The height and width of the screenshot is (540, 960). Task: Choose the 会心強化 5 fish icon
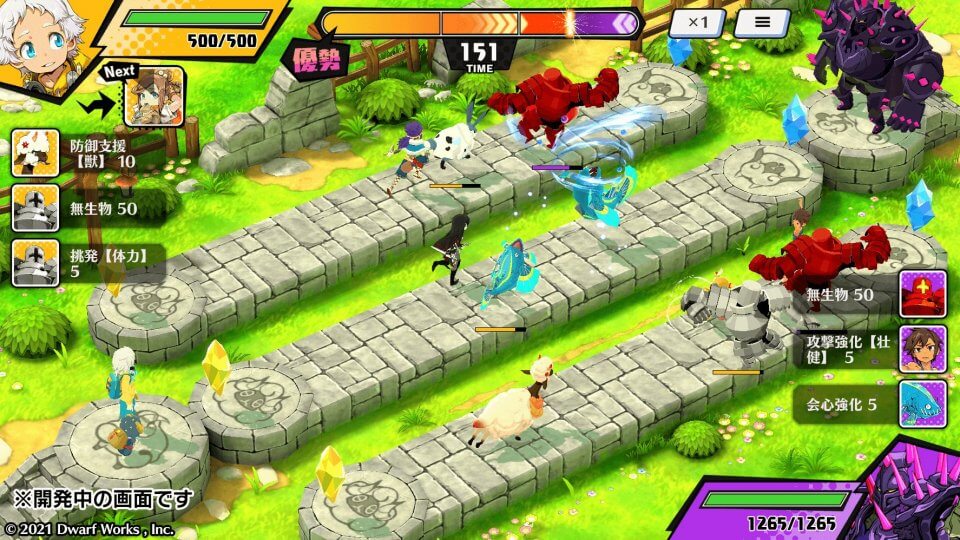(x=922, y=404)
